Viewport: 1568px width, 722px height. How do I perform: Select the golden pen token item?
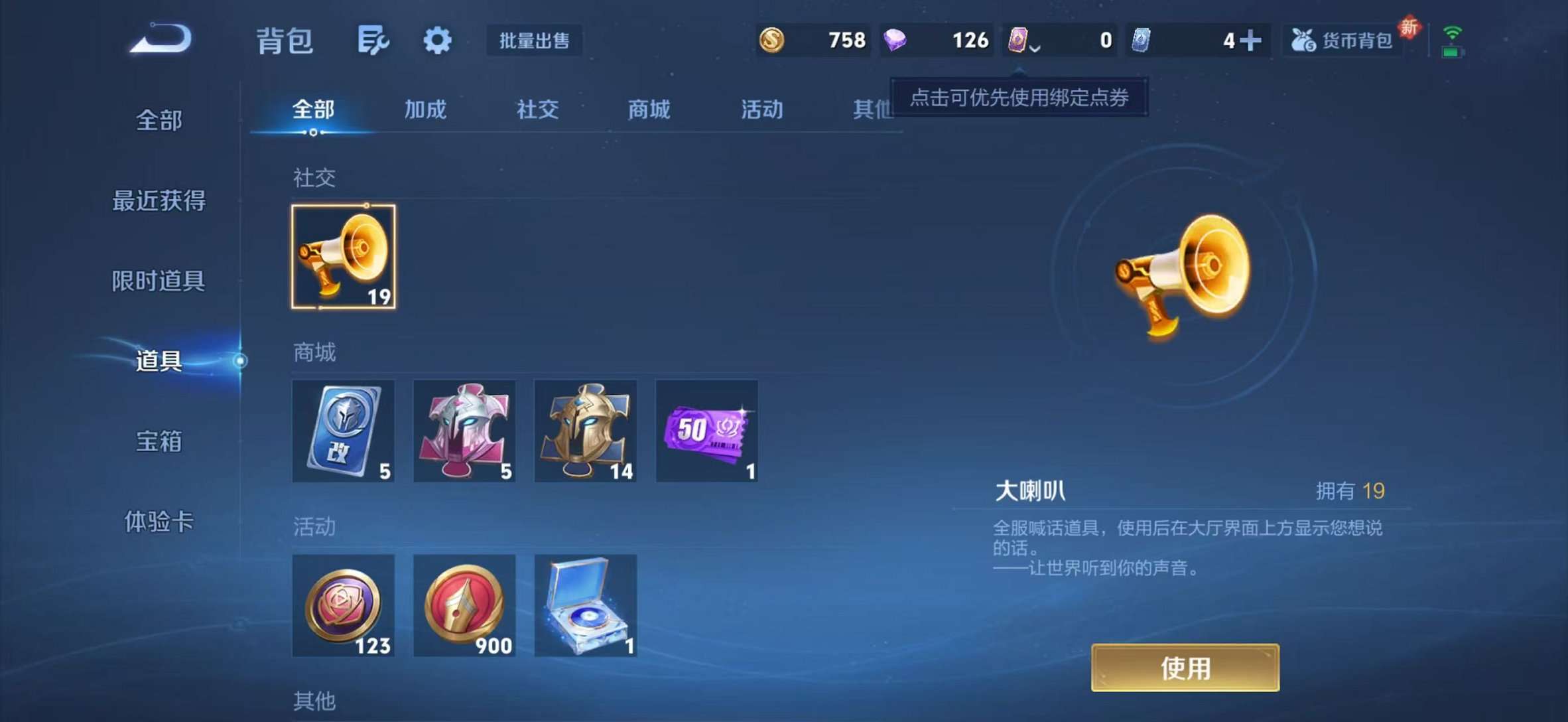click(x=464, y=606)
